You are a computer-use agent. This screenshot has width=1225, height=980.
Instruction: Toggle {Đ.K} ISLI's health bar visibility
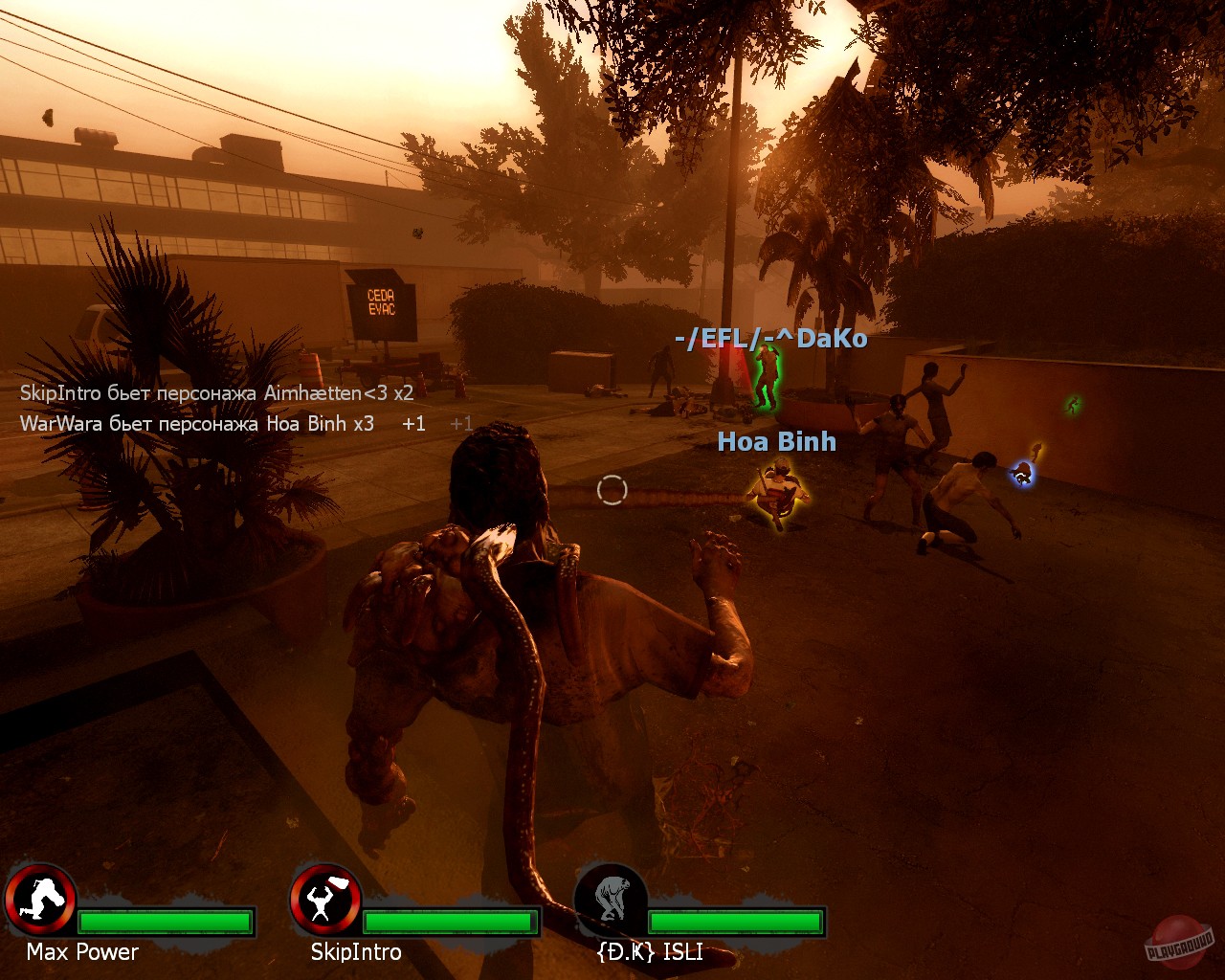737,923
